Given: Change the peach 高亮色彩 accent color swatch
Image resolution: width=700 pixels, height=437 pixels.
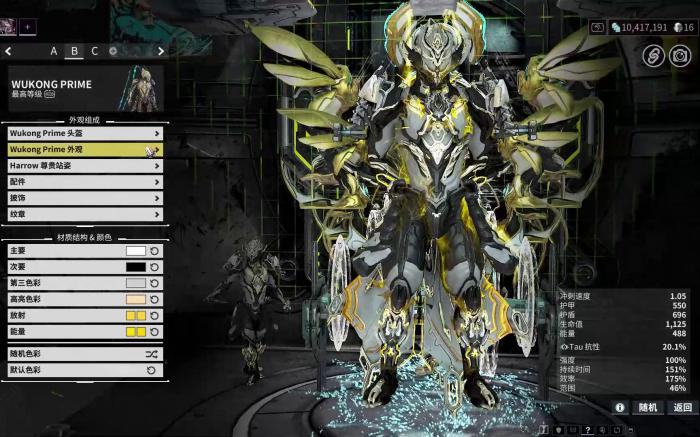Looking at the screenshot, I should [x=135, y=299].
